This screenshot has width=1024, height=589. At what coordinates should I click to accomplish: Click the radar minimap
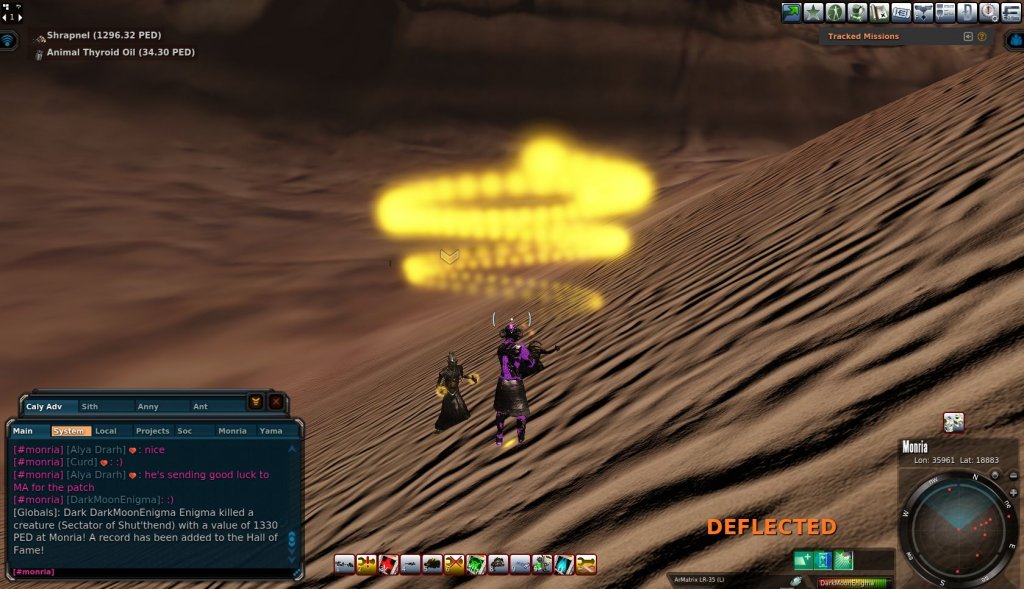point(958,527)
